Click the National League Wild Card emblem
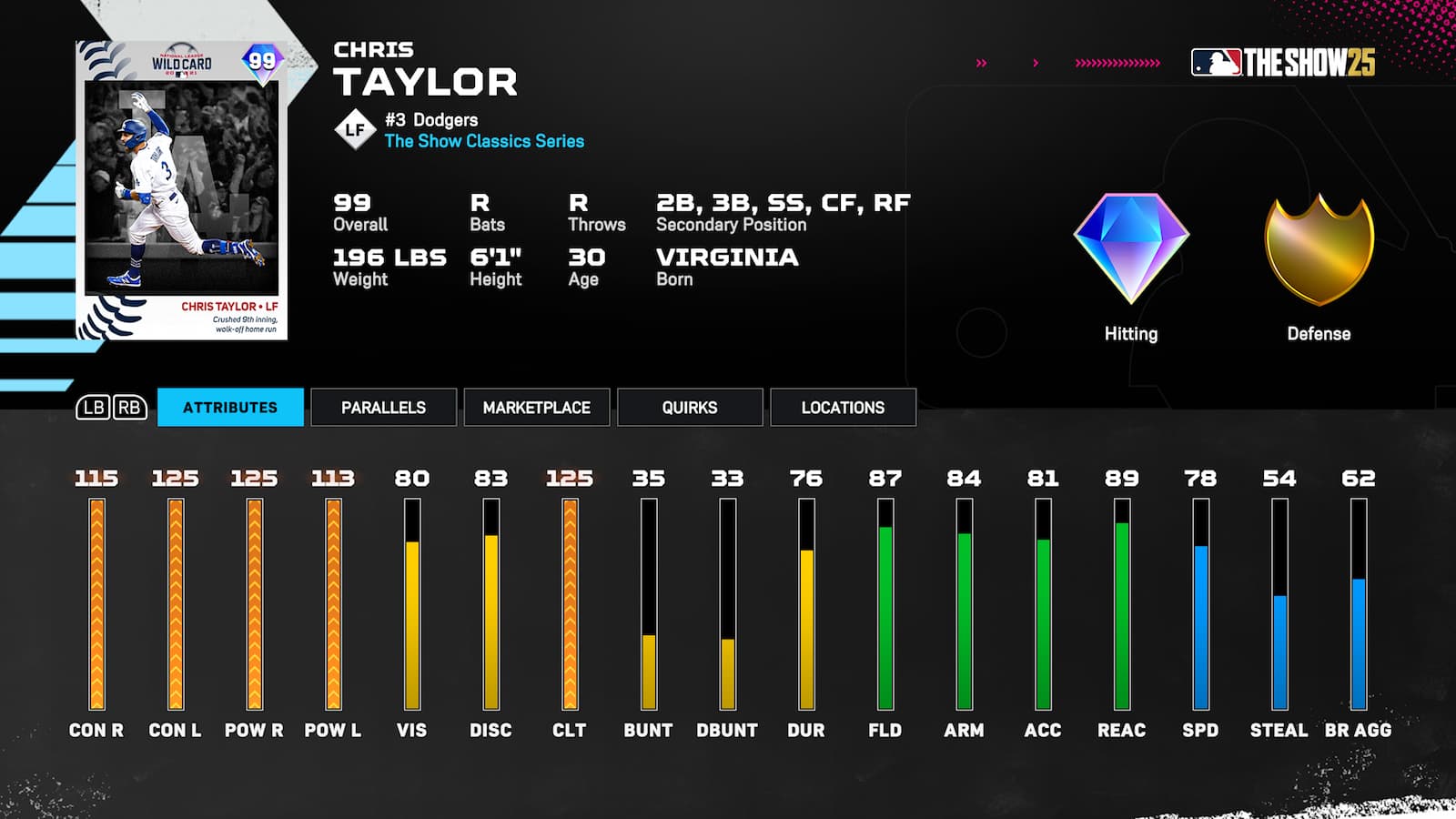Image resolution: width=1456 pixels, height=819 pixels. [183, 60]
